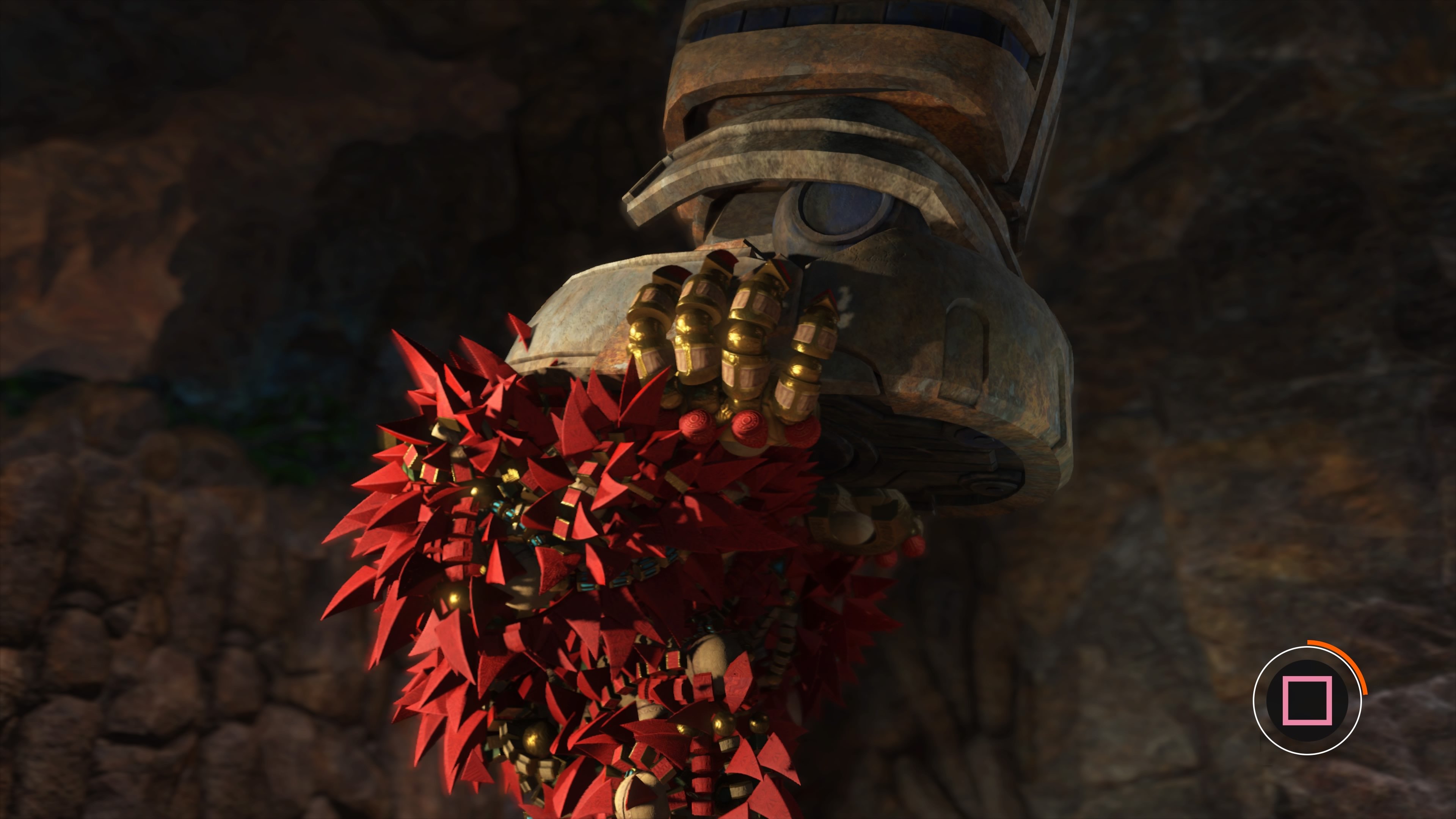Click the robot's metal helmet
Image resolution: width=1456 pixels, height=819 pixels.
pyautogui.click(x=803, y=130)
